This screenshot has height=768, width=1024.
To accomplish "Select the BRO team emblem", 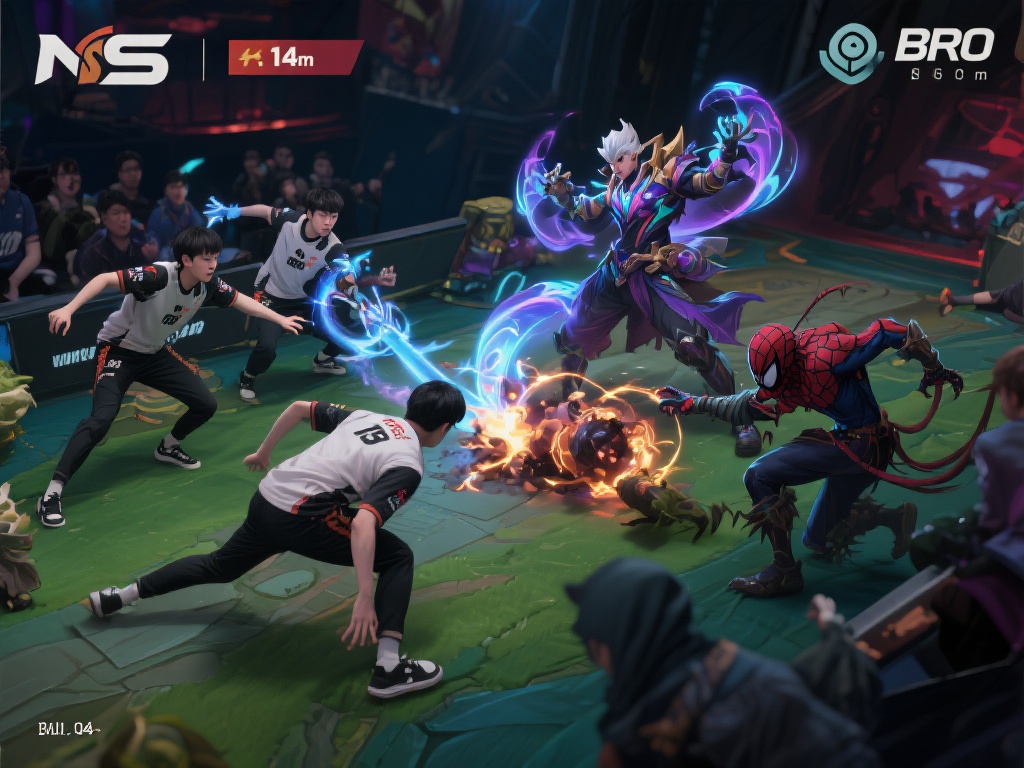I will pos(851,53).
